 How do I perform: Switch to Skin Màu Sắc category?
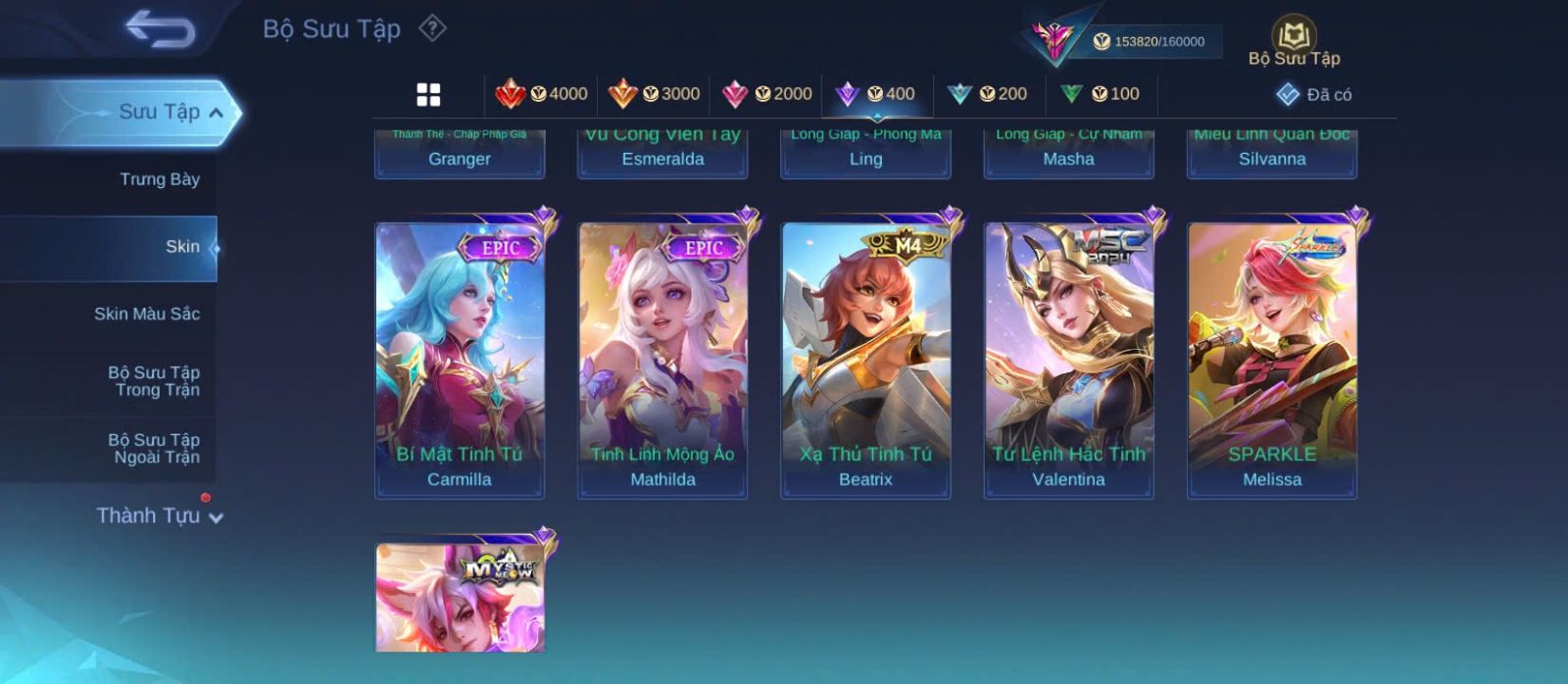tap(147, 314)
